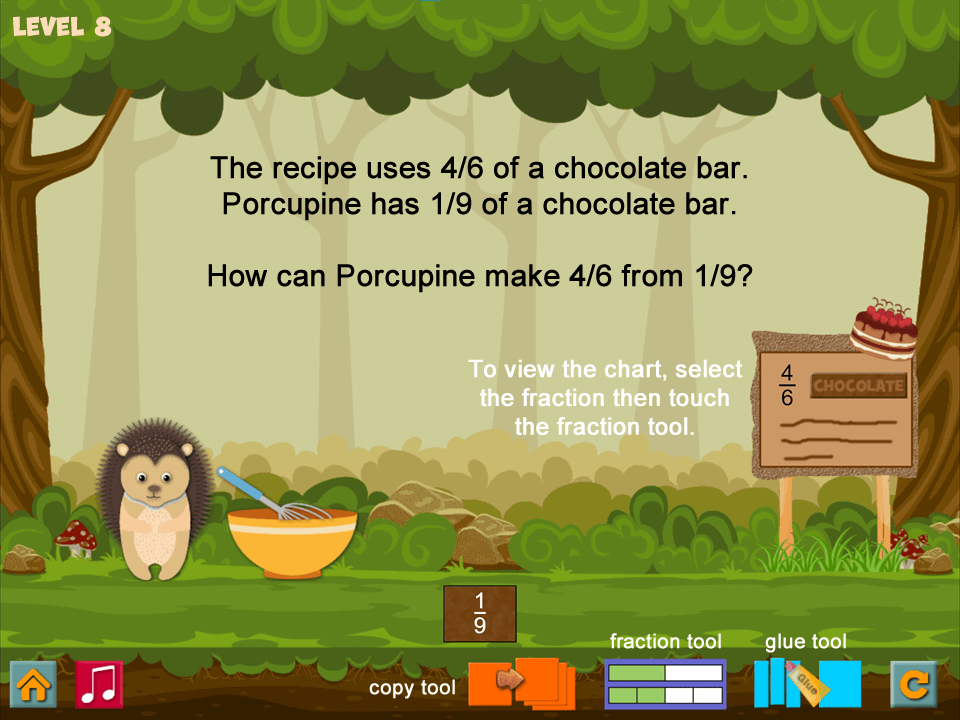Go to the home screen
960x720 pixels.
pyautogui.click(x=33, y=685)
